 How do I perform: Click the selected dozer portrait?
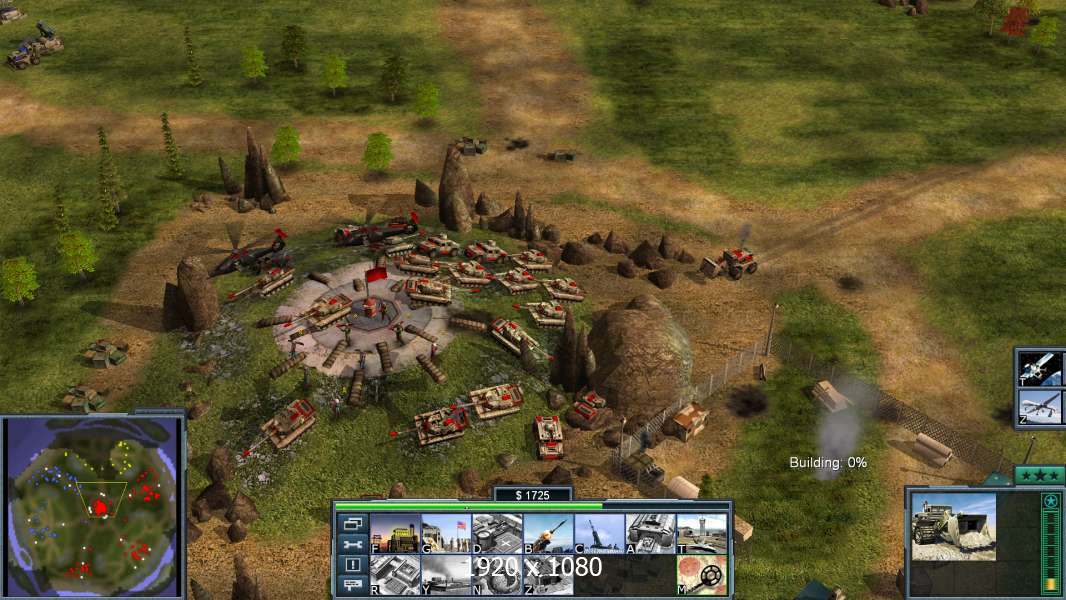pos(953,527)
